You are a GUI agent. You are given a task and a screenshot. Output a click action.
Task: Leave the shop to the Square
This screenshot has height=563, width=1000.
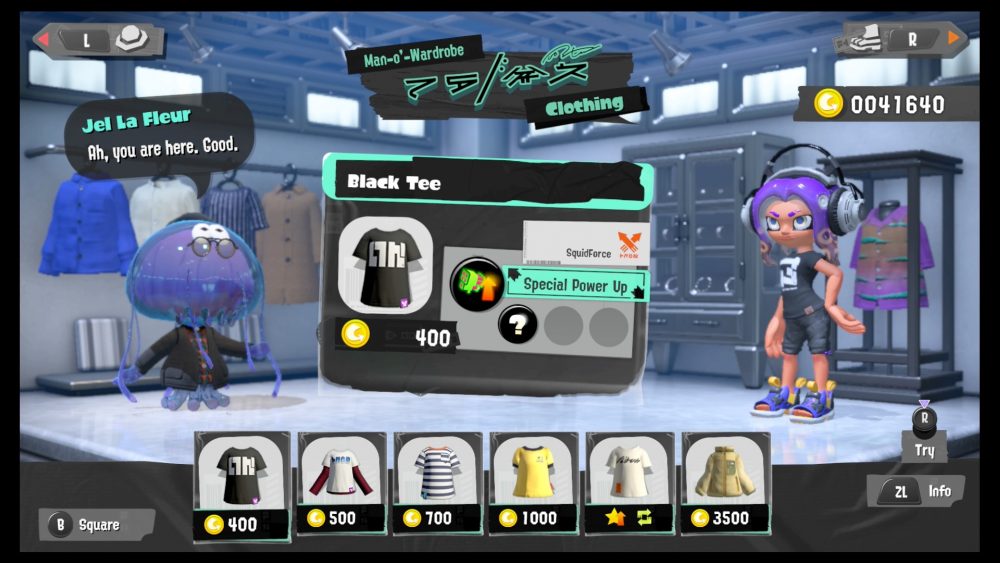pyautogui.click(x=97, y=524)
